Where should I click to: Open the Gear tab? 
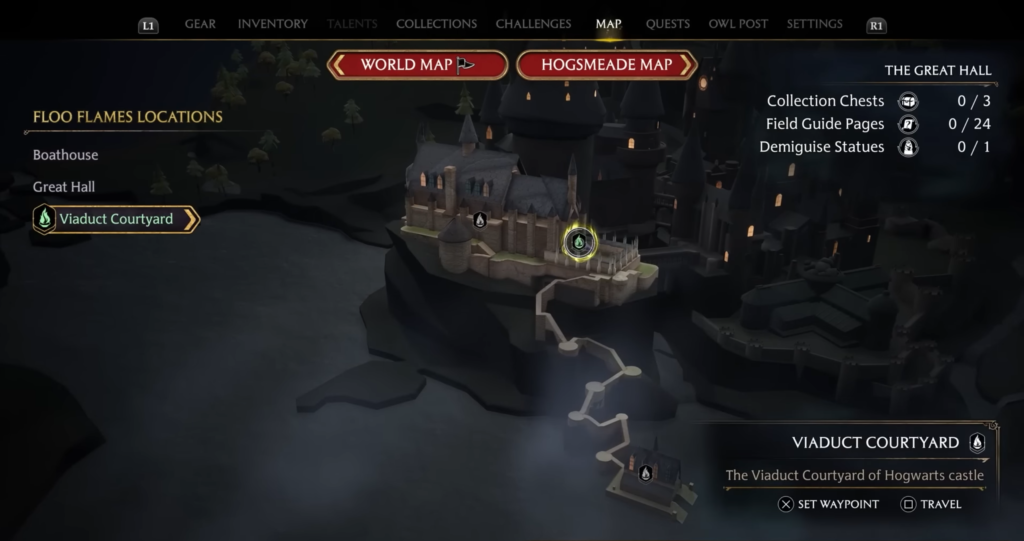(x=200, y=24)
